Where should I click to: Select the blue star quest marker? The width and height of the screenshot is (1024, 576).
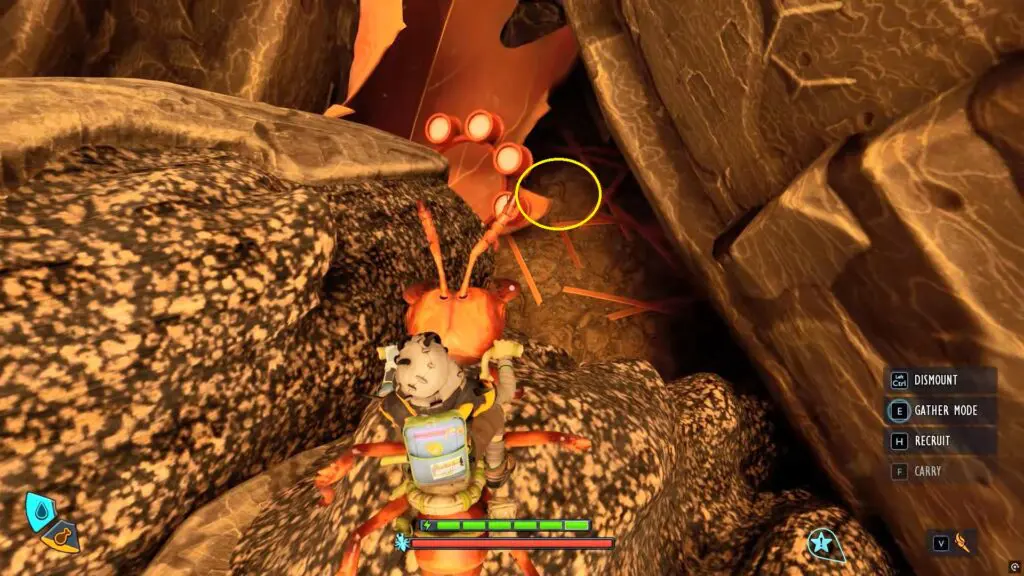822,543
